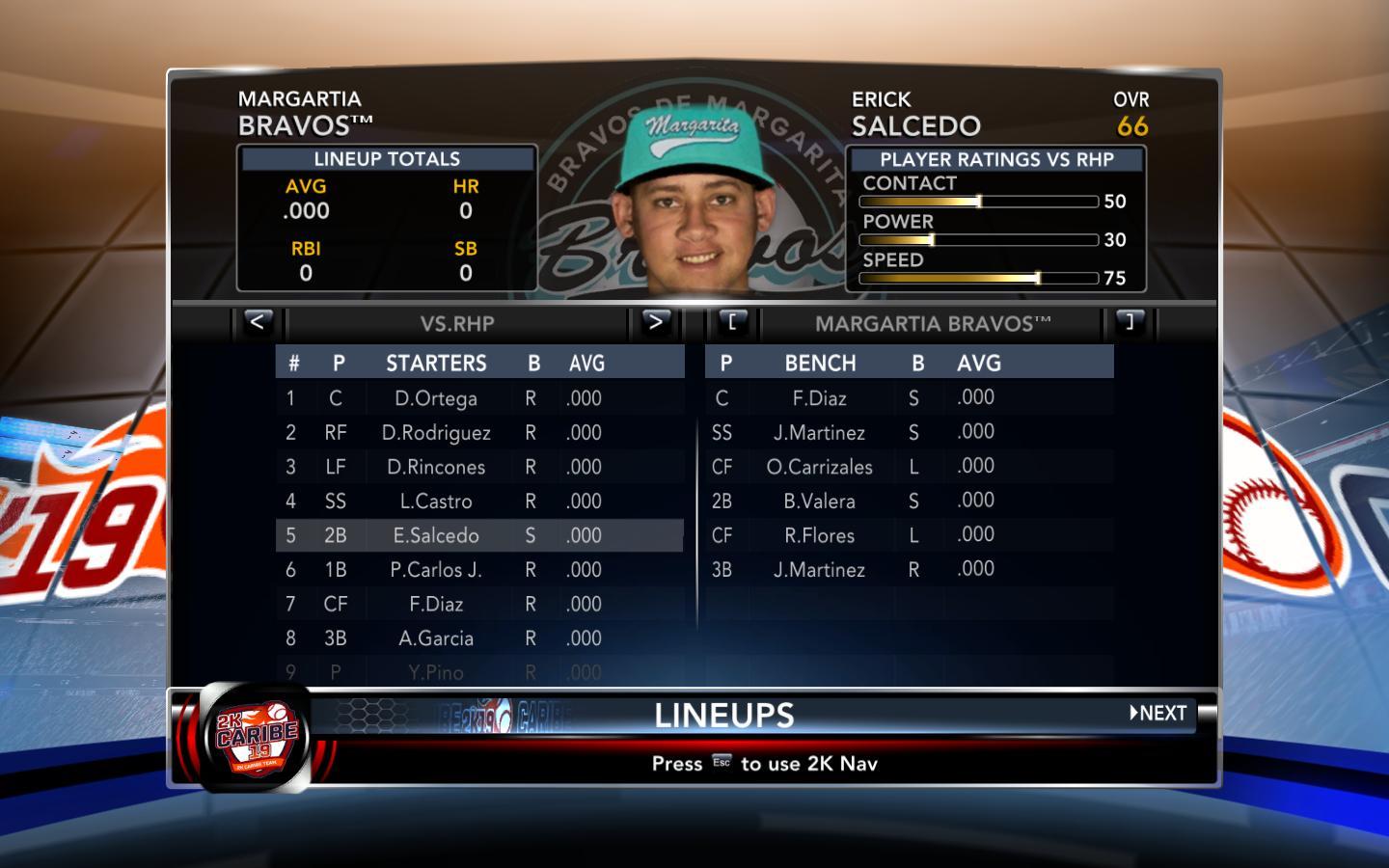Click the right bracket team selector

click(x=1130, y=322)
